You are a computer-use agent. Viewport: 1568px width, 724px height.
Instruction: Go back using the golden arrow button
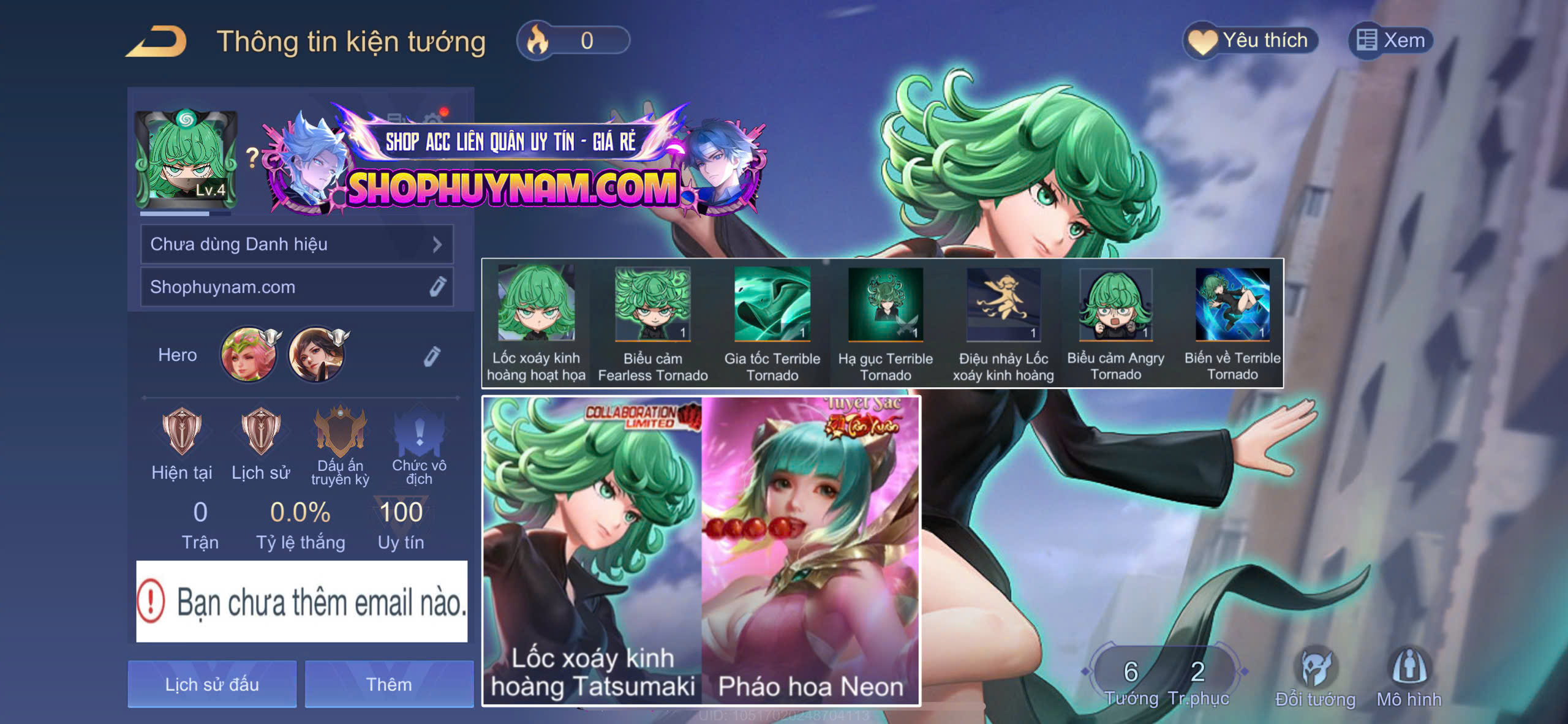click(x=157, y=42)
